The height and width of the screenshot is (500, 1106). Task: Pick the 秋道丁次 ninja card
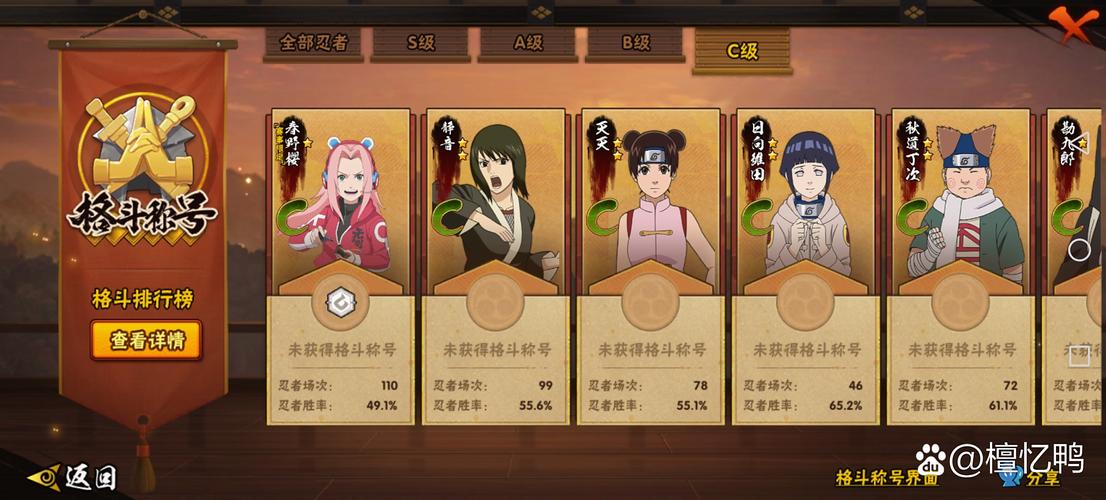(x=960, y=265)
